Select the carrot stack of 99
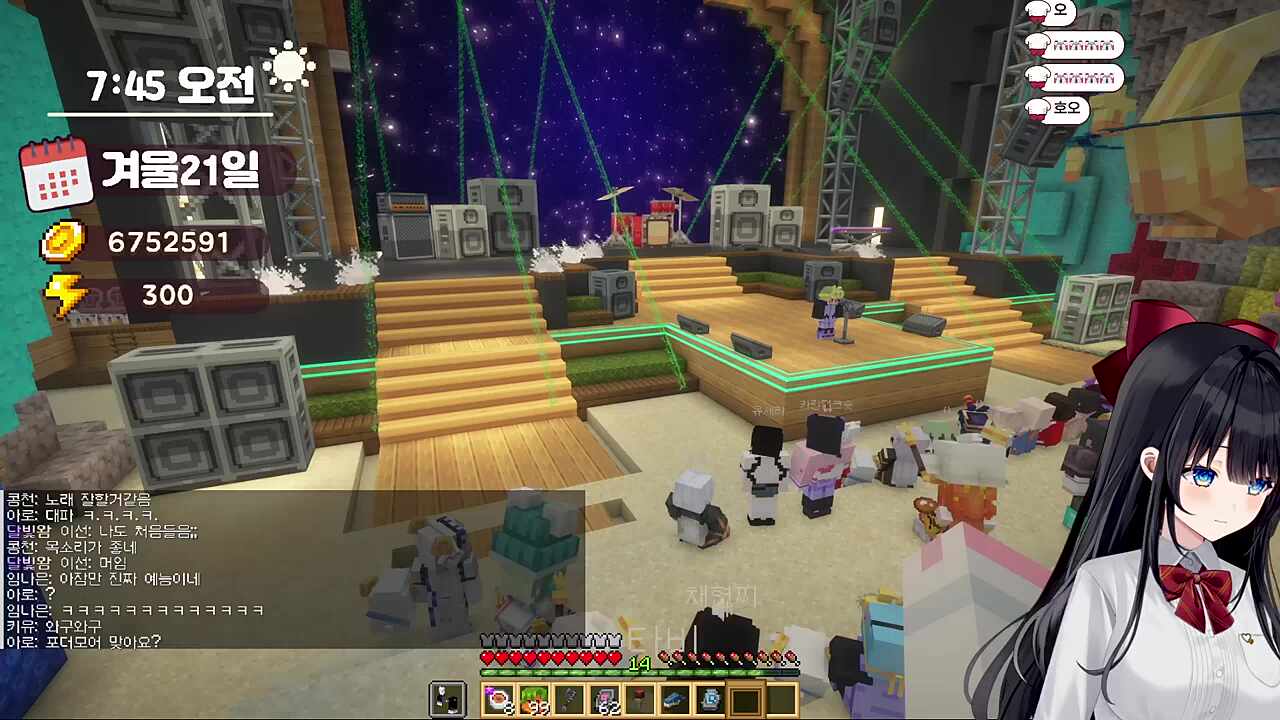The width and height of the screenshot is (1280, 720). 533,700
